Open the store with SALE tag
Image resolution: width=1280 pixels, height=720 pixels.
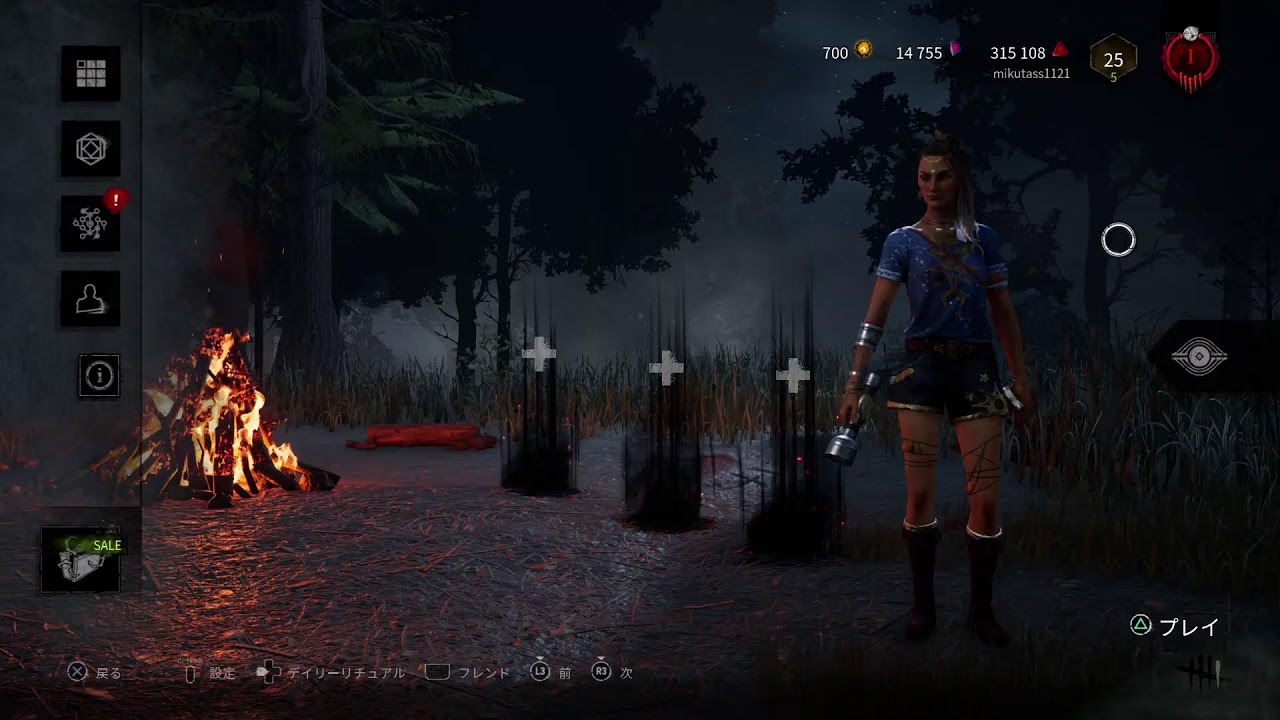coord(82,560)
